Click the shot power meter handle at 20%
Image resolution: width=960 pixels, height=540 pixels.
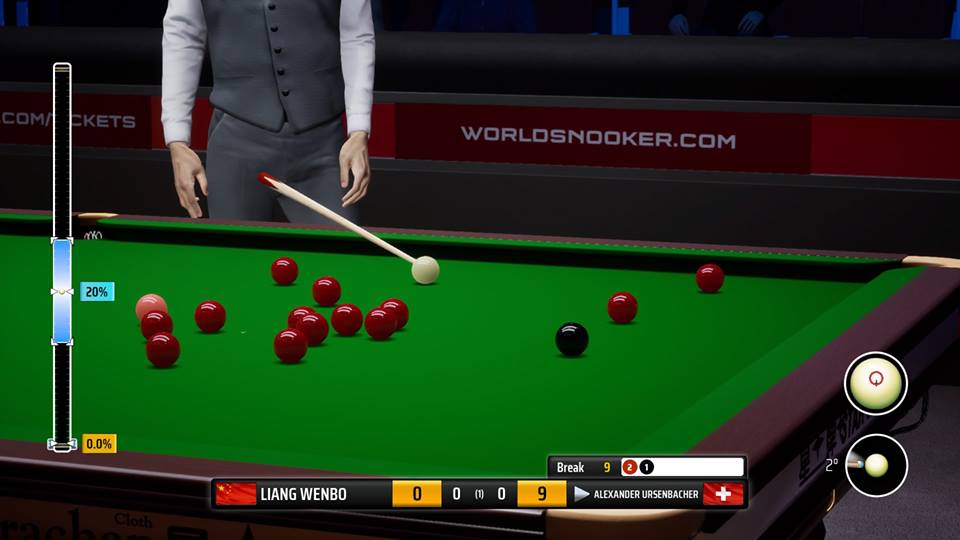point(62,292)
